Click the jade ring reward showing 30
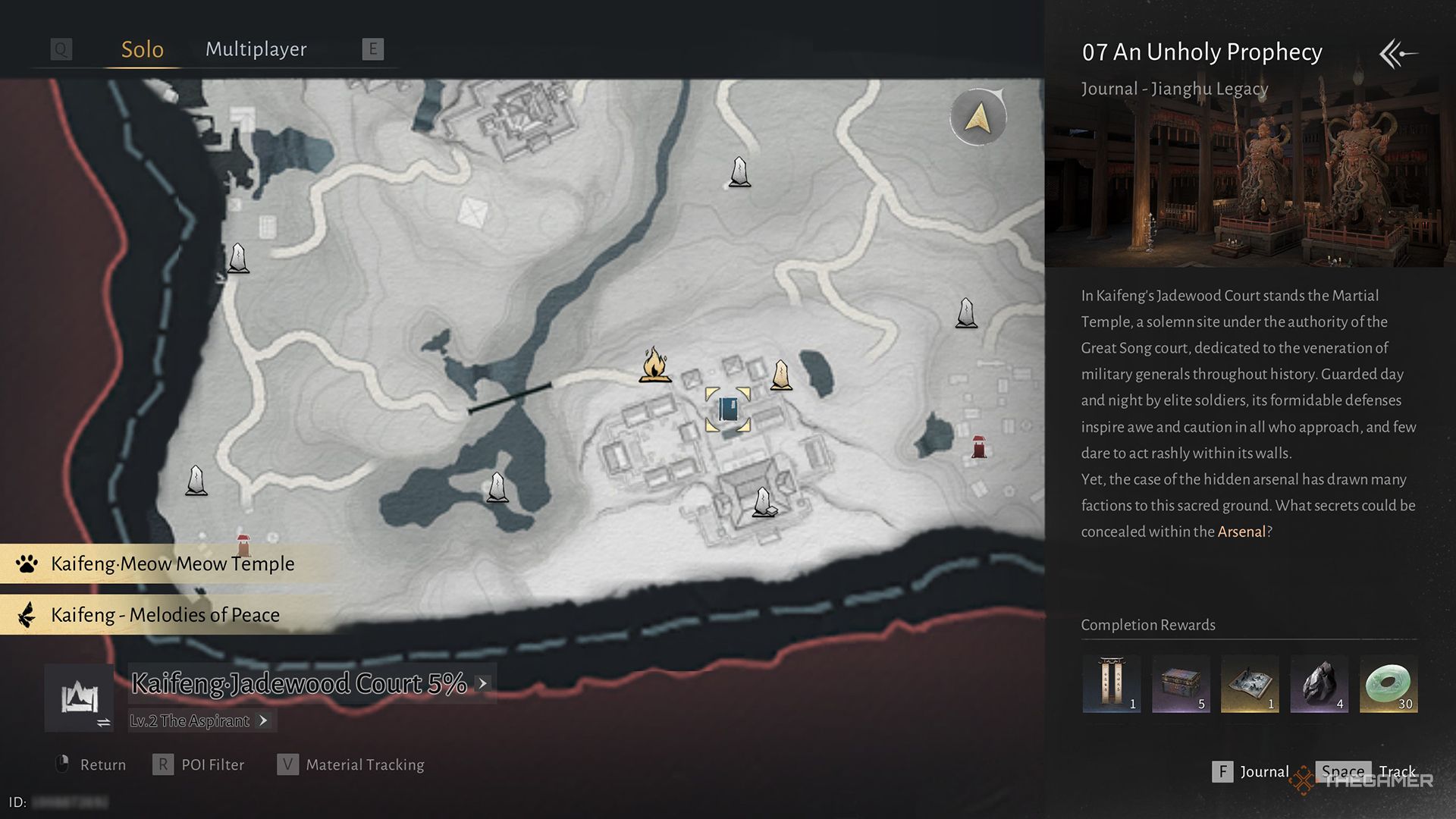Viewport: 1456px width, 819px height. [x=1388, y=683]
